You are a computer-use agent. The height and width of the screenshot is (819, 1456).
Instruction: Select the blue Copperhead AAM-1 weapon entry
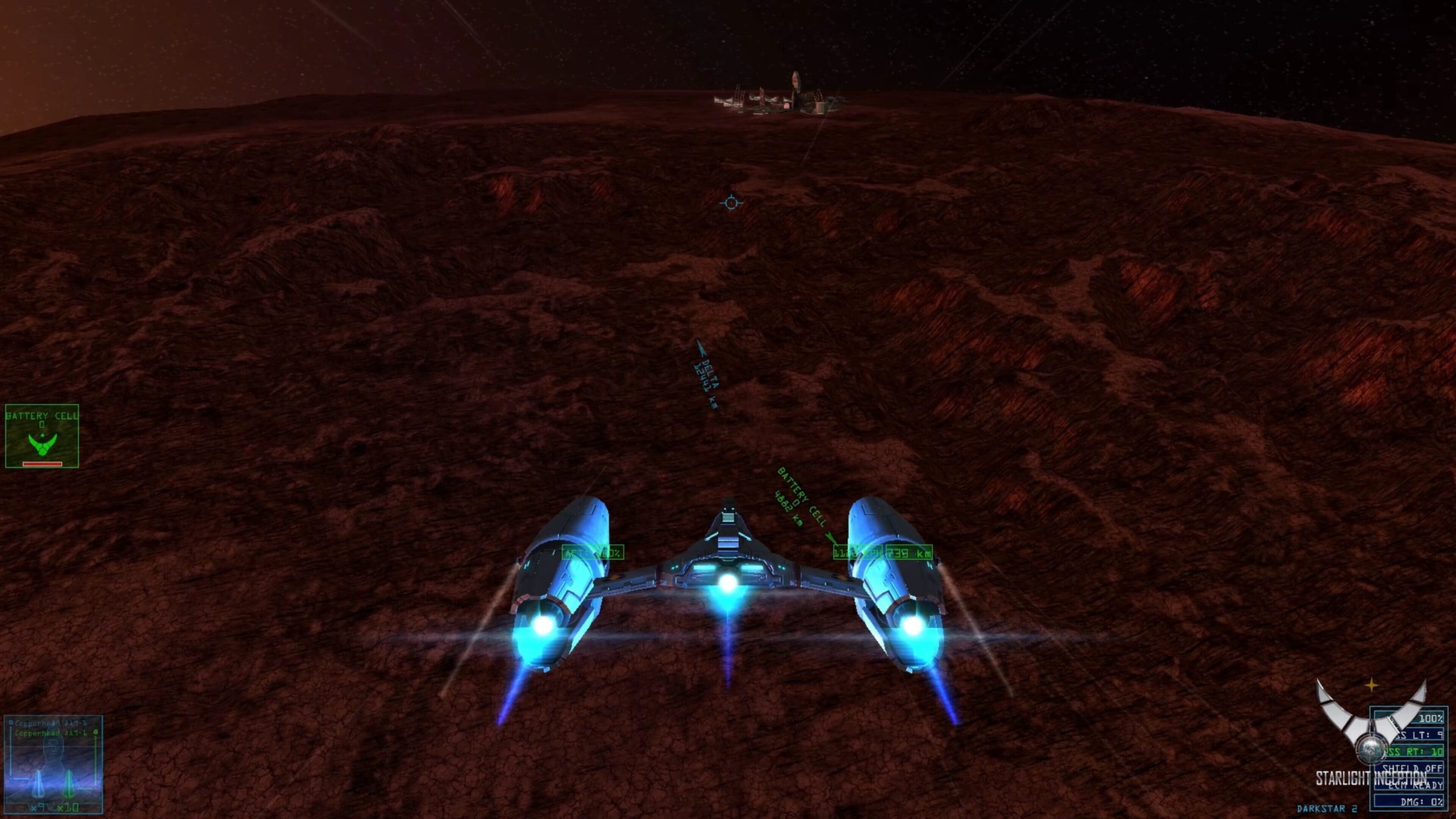50,723
